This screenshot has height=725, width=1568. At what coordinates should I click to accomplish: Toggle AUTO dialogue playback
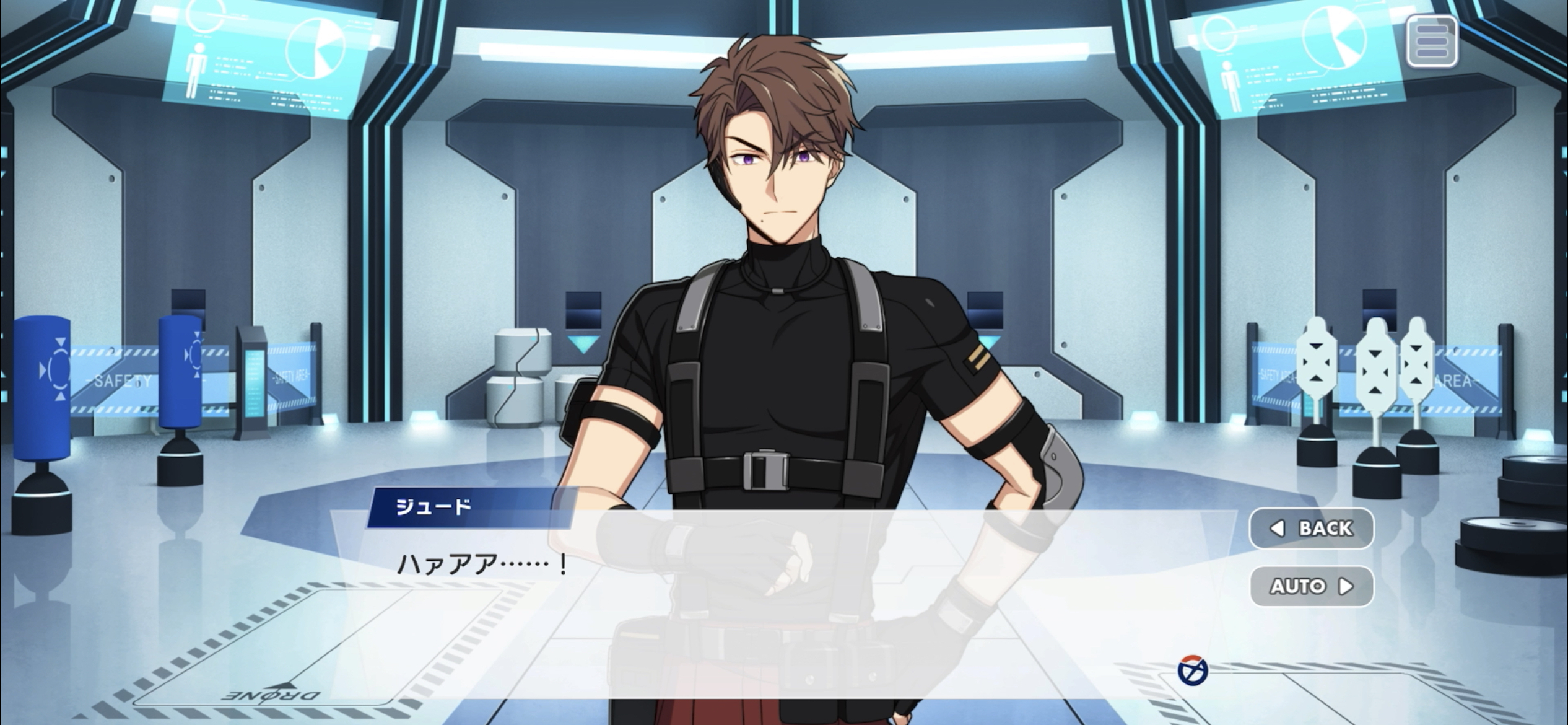pos(1311,586)
